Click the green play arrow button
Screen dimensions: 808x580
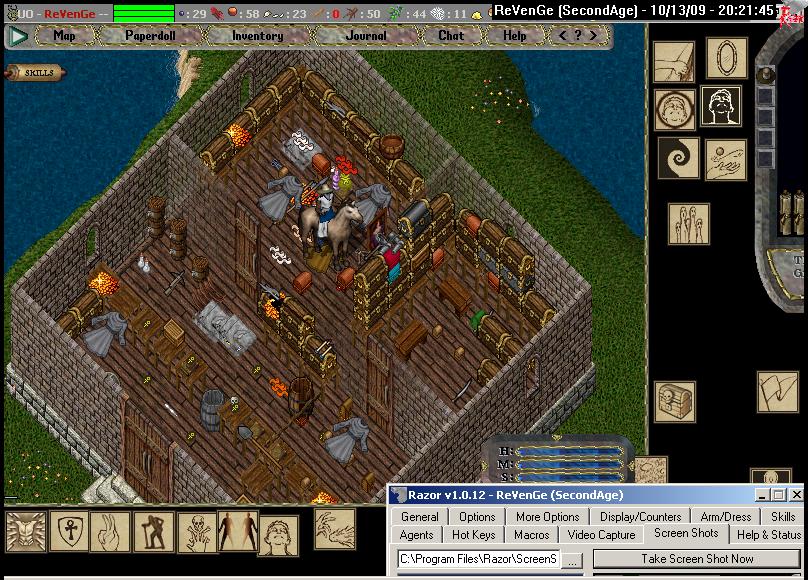click(x=17, y=36)
